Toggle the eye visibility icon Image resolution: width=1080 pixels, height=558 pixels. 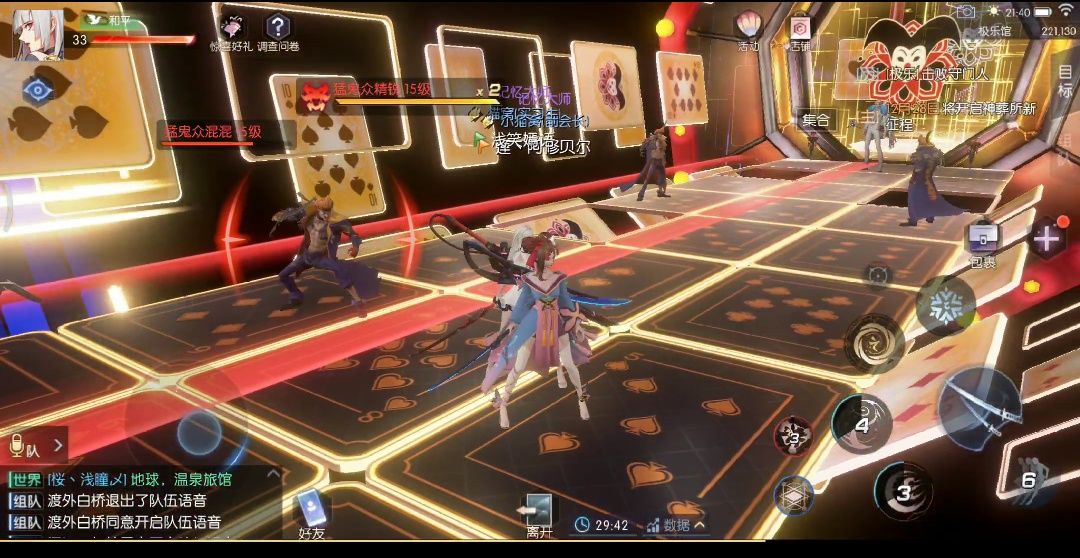[x=38, y=89]
